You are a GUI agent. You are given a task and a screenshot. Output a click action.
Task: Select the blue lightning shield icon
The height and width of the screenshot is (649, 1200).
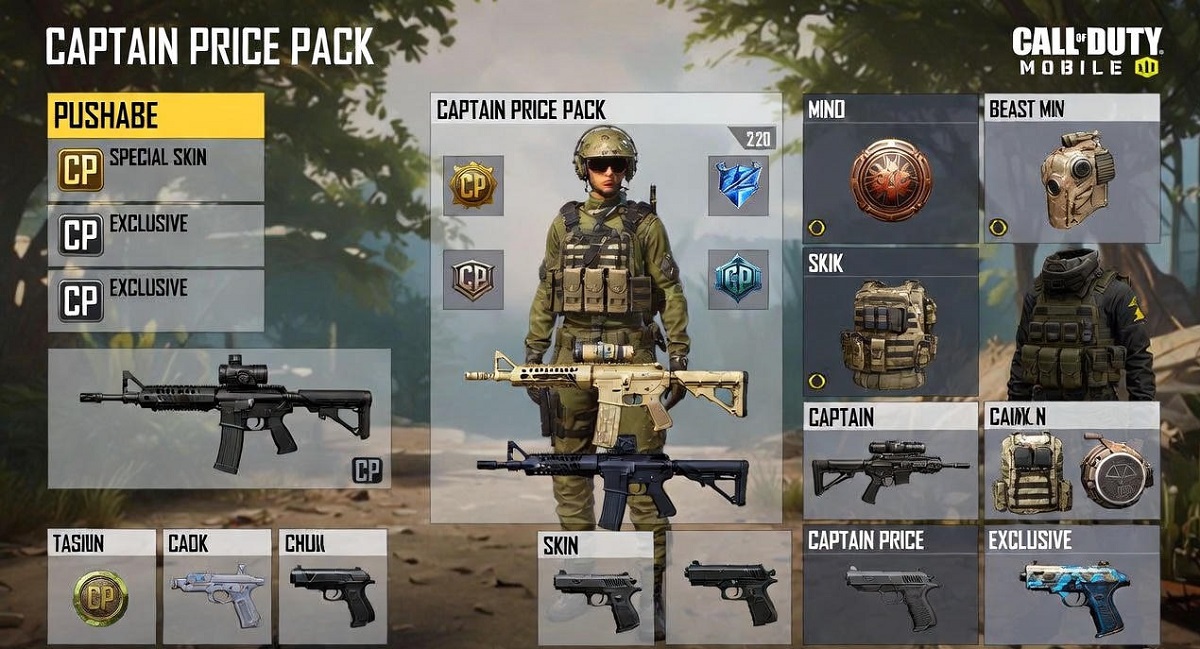pos(738,185)
